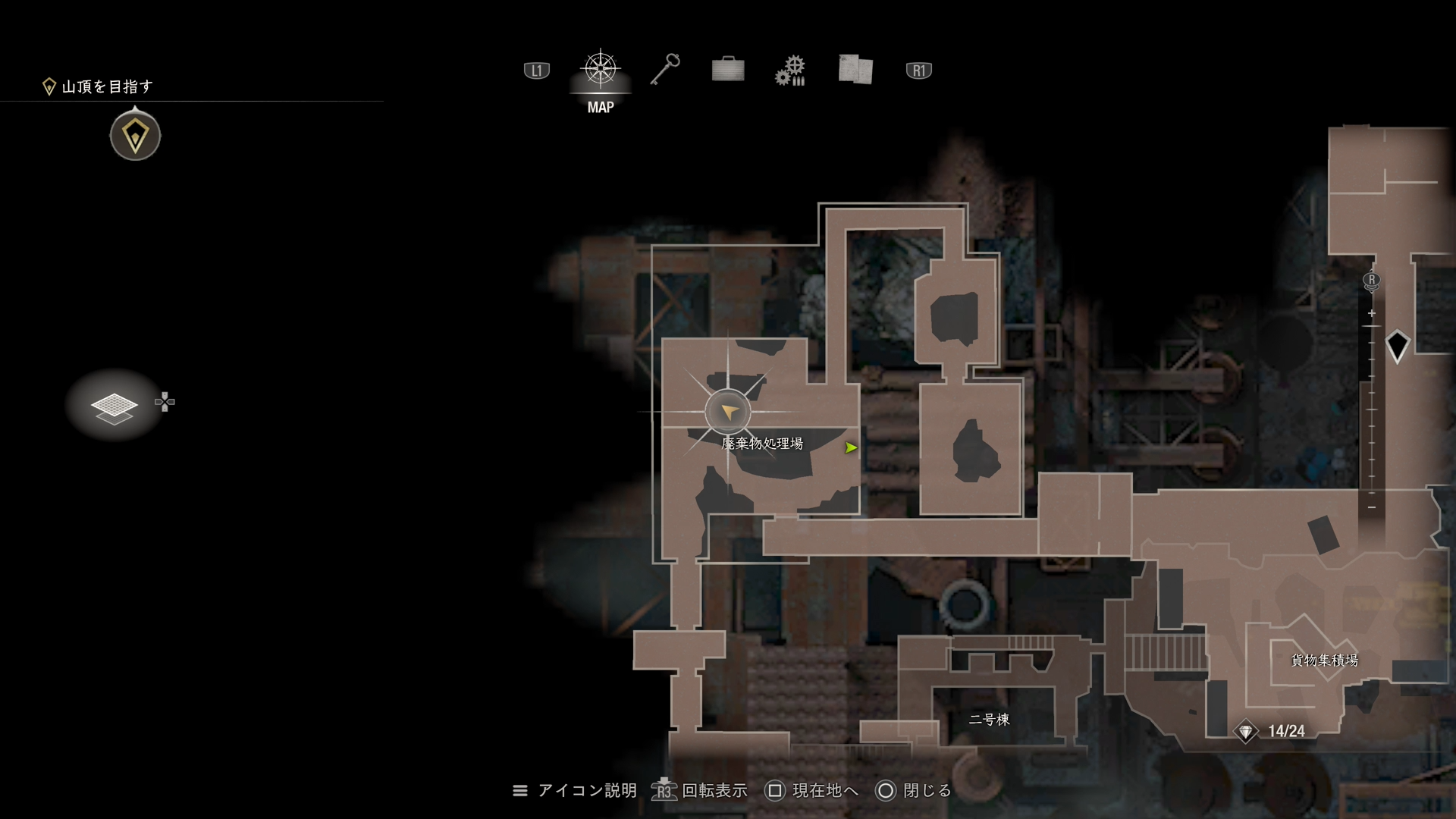
Task: Click 閉じる to close the map
Action: [x=927, y=790]
